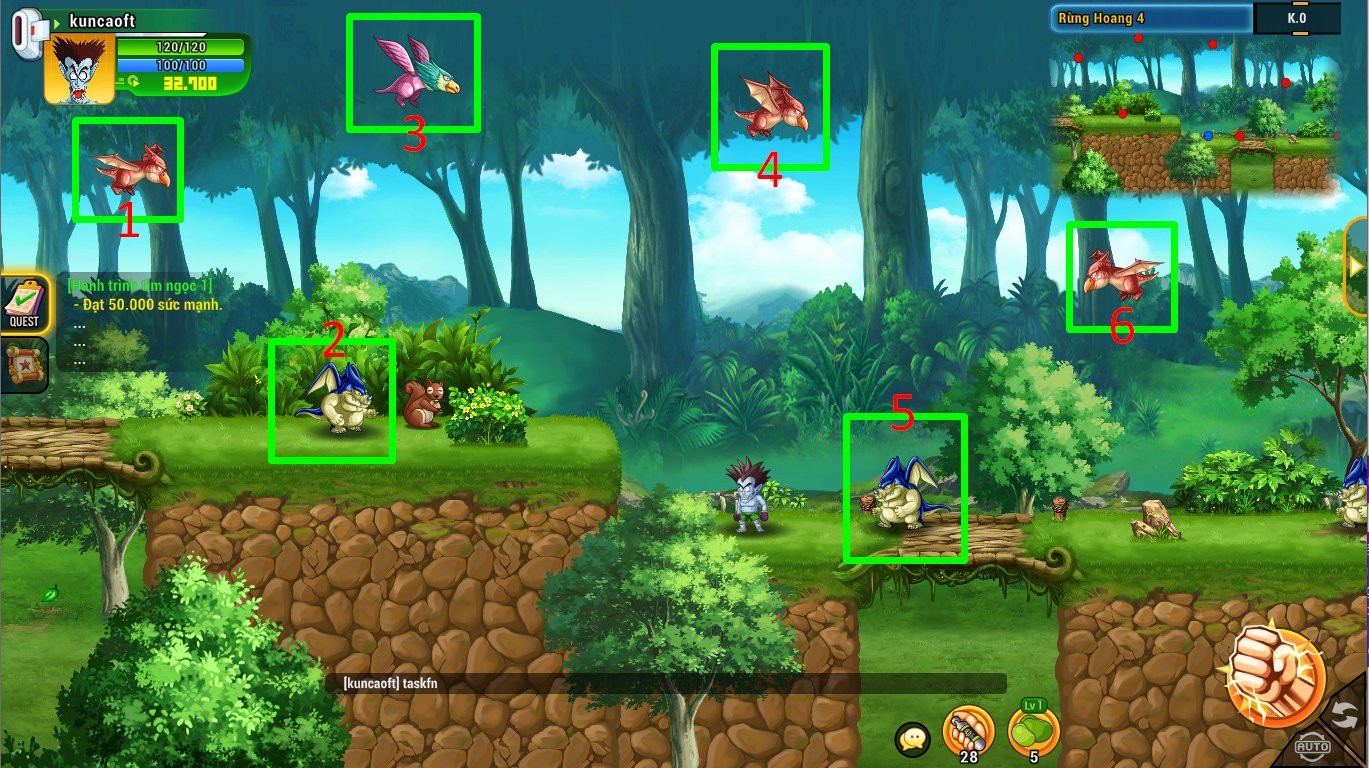Open the chat bubble icon
1369x768 pixels.
pos(913,739)
